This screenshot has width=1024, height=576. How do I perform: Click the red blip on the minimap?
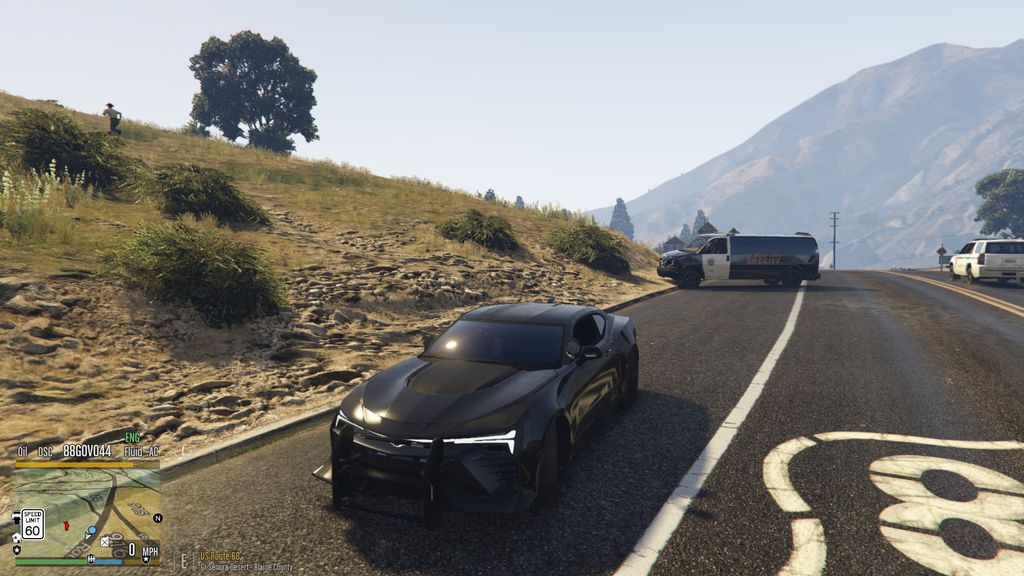66,525
